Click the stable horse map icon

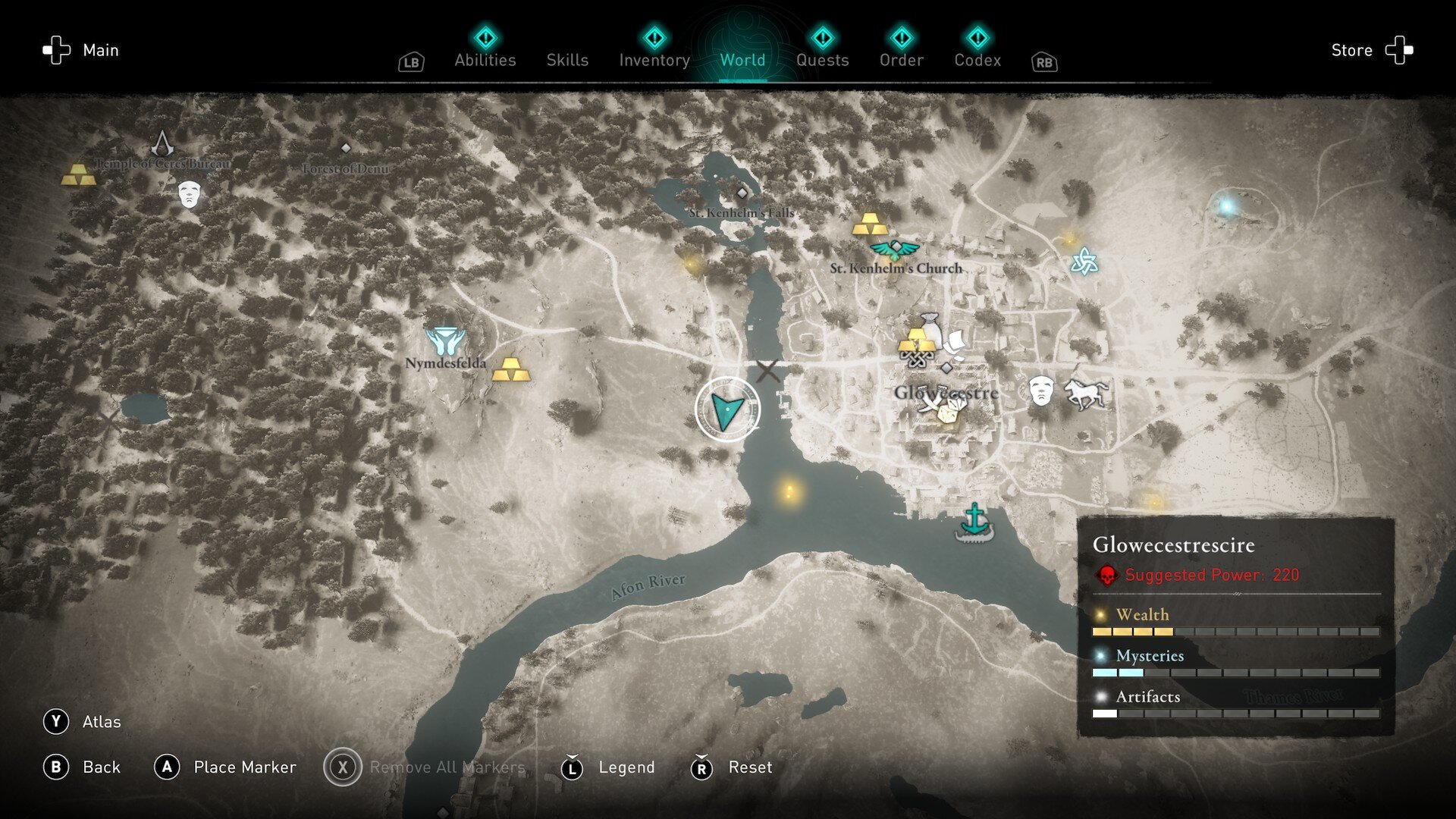[x=1085, y=393]
